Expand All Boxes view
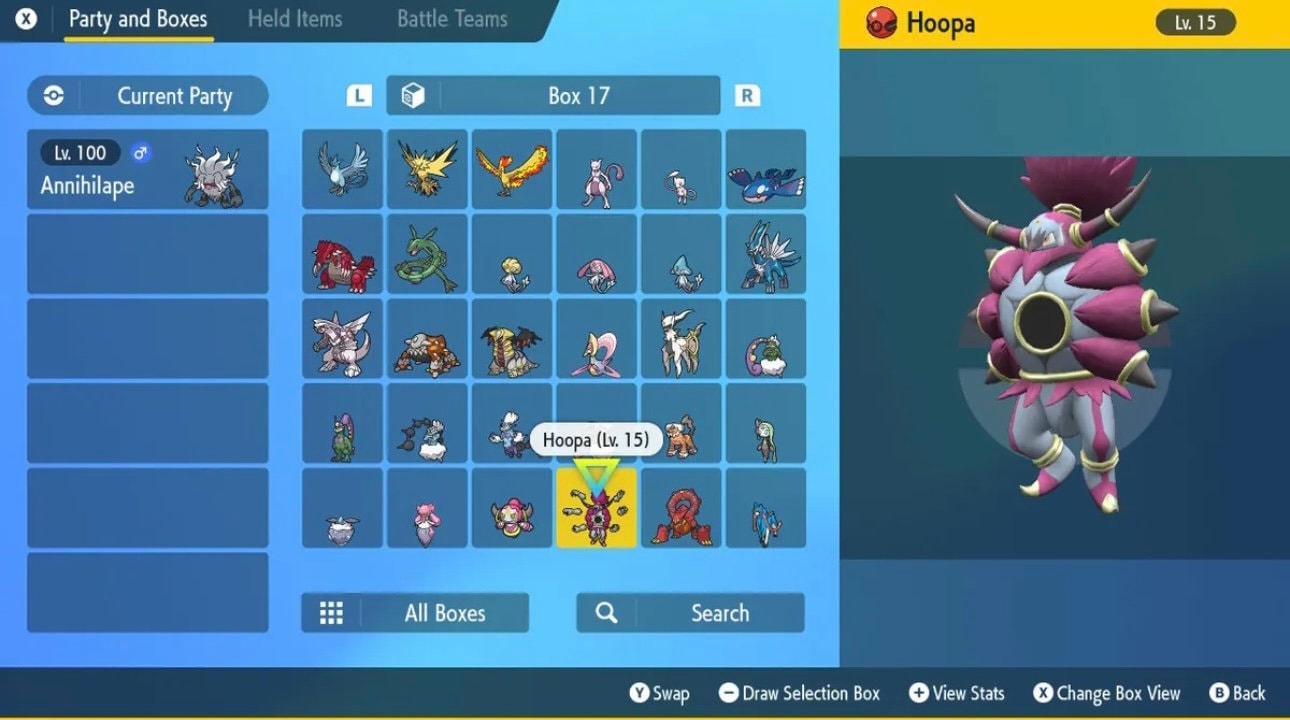This screenshot has height=720, width=1290. 414,612
